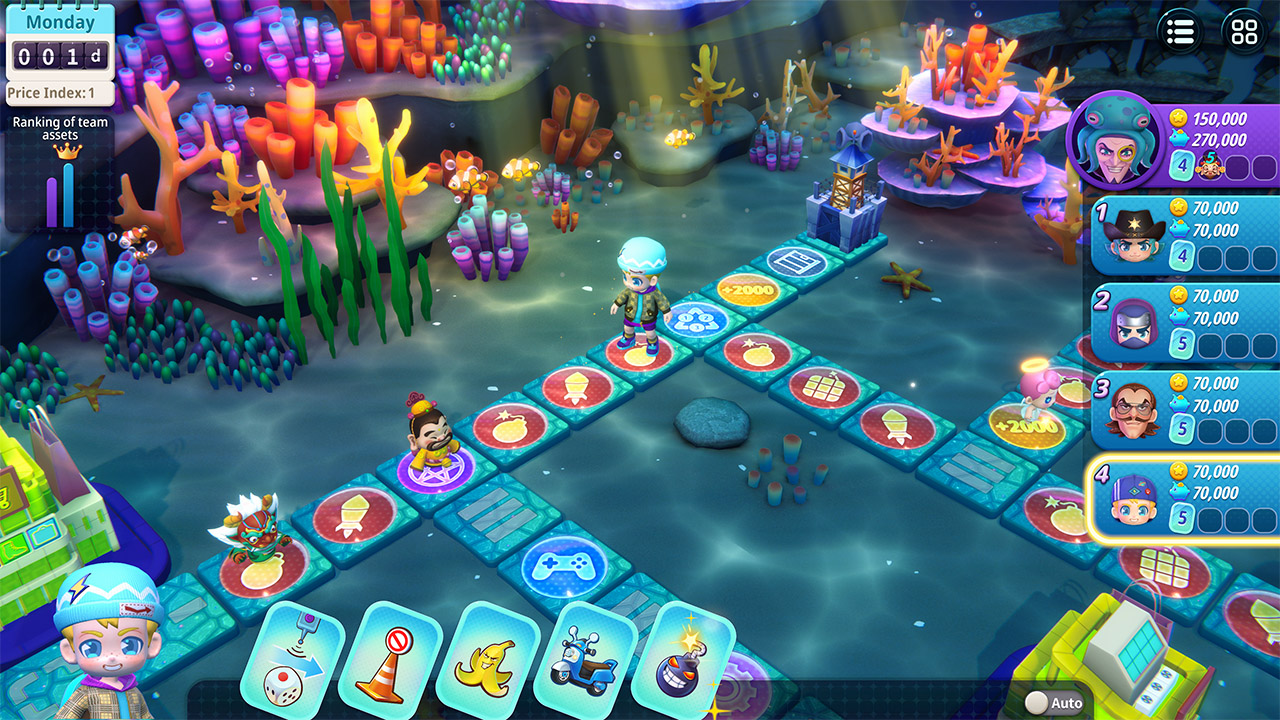The image size is (1280, 720).
Task: Click the blue piggy bank currency icon
Action: (1180, 137)
